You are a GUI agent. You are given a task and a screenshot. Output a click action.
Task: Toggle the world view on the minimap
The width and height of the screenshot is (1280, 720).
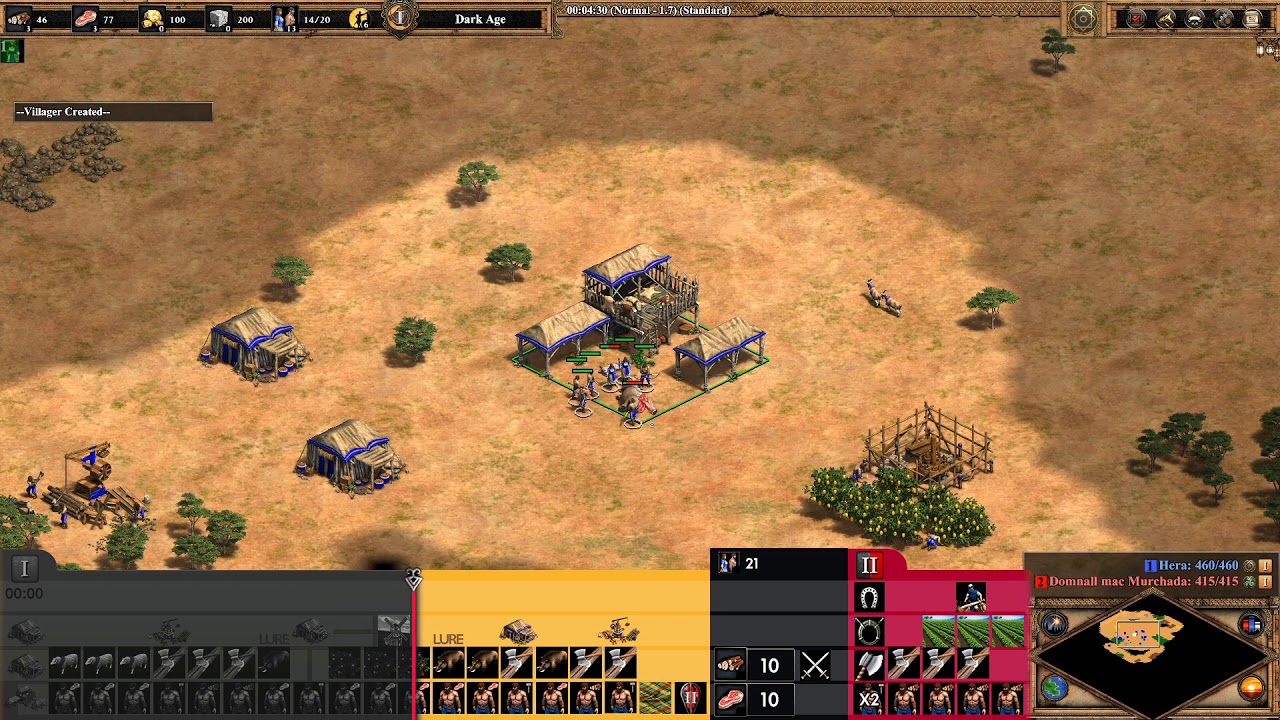[x=1053, y=688]
